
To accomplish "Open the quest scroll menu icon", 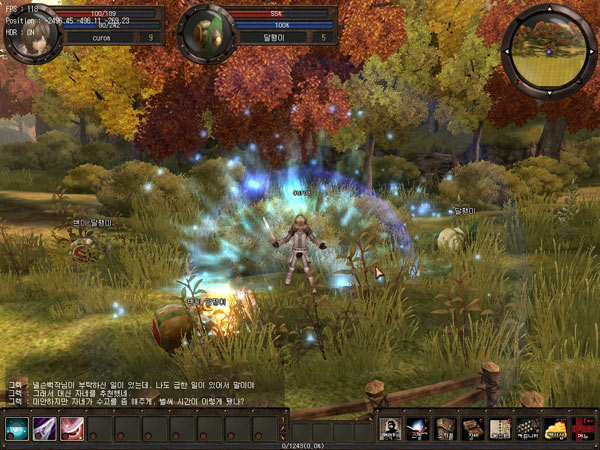I will (500, 429).
